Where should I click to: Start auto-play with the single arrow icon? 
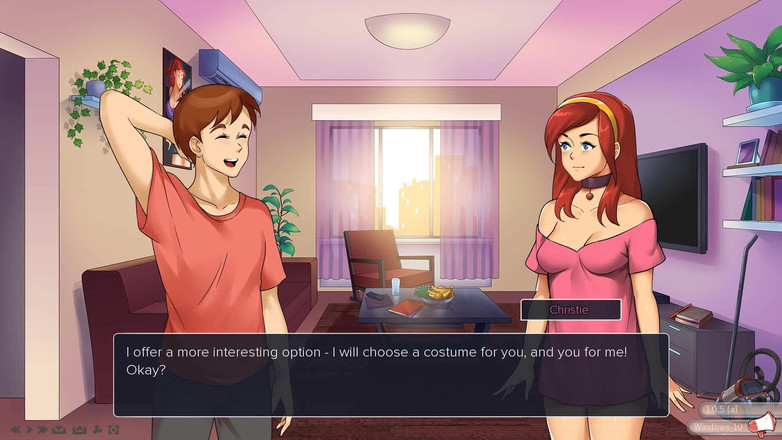tap(29, 430)
